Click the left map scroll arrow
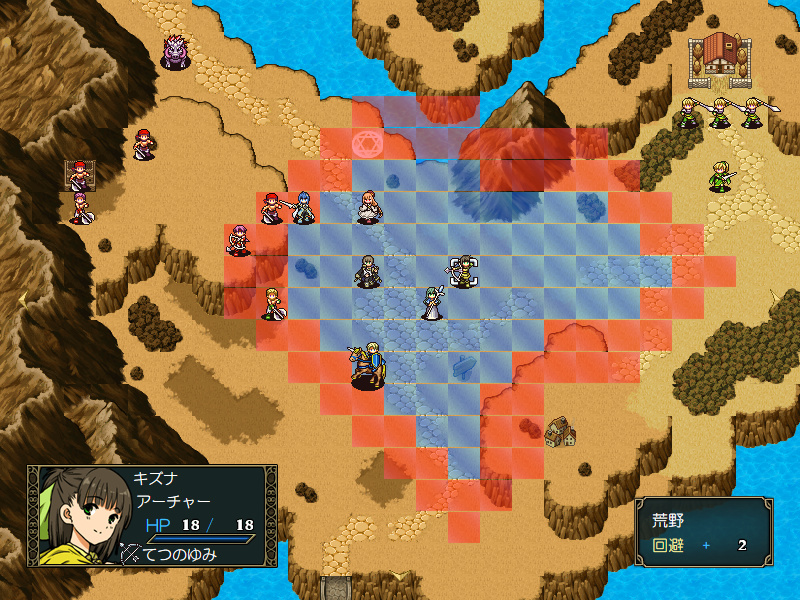The width and height of the screenshot is (800, 600). pos(21,297)
